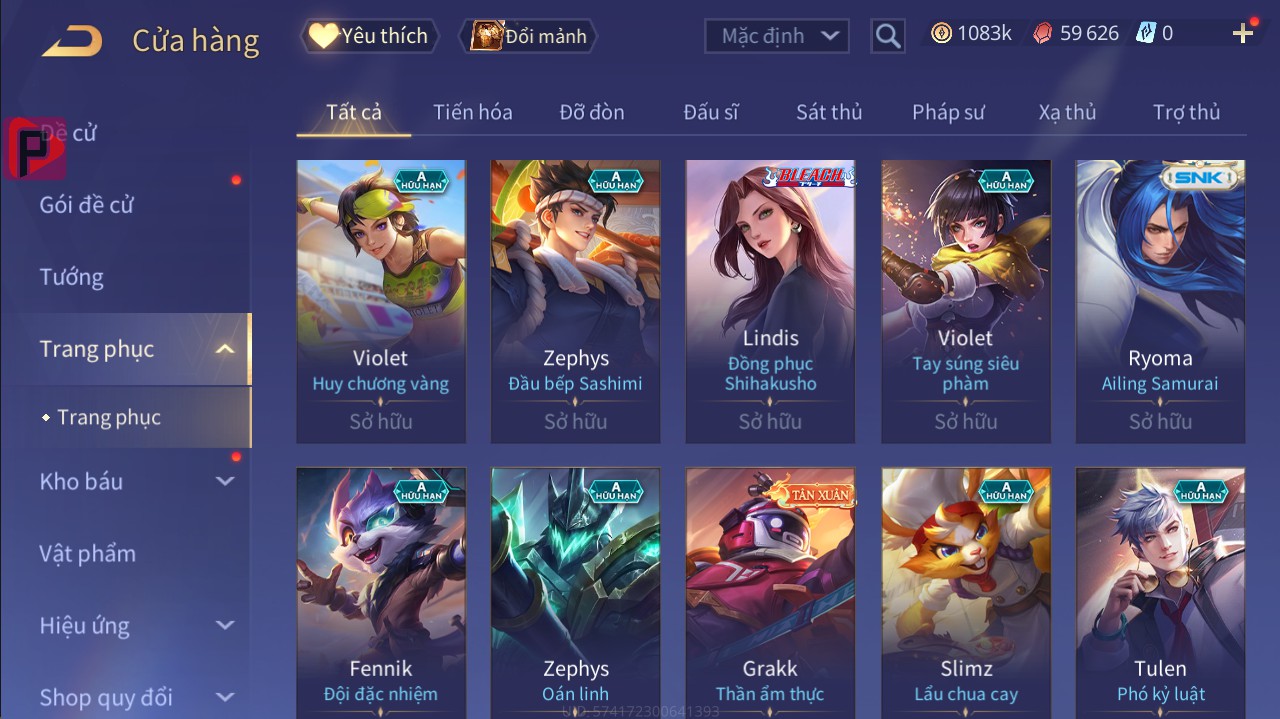Show the Sát thủ skins tab
The width and height of the screenshot is (1280, 719).
pos(829,112)
